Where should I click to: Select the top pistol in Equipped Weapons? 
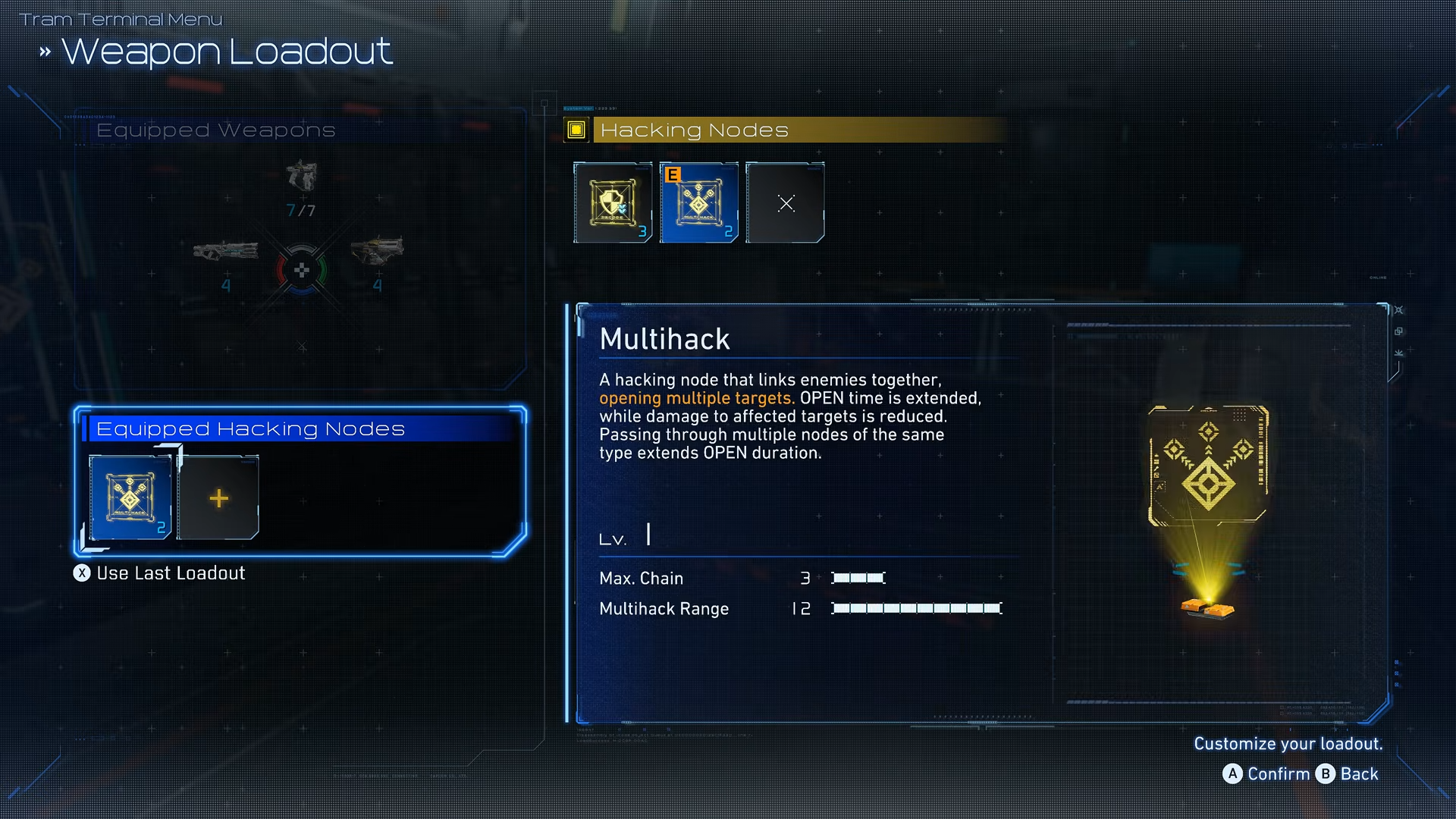[301, 177]
